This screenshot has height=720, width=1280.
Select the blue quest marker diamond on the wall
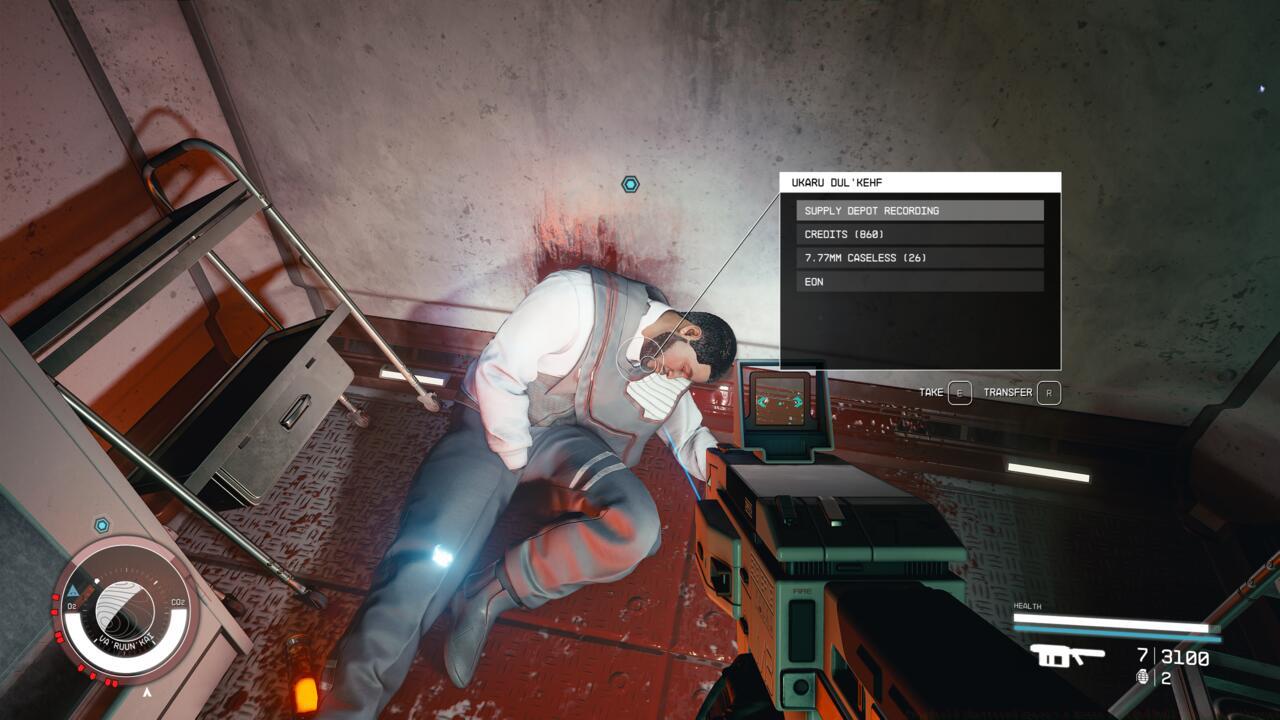[629, 183]
